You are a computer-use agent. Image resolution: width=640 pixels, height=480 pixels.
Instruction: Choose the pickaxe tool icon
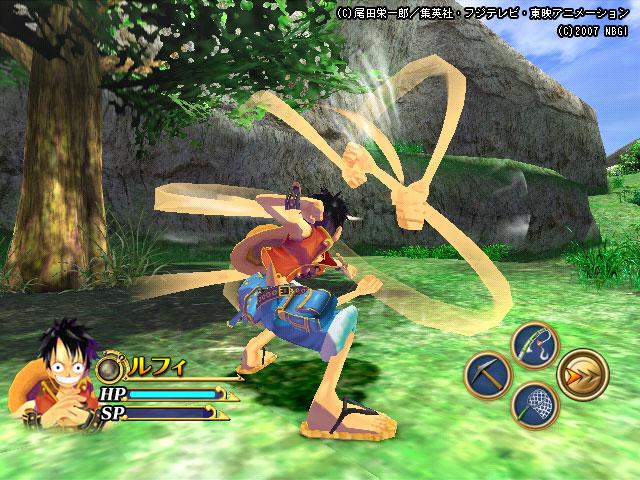pos(487,375)
